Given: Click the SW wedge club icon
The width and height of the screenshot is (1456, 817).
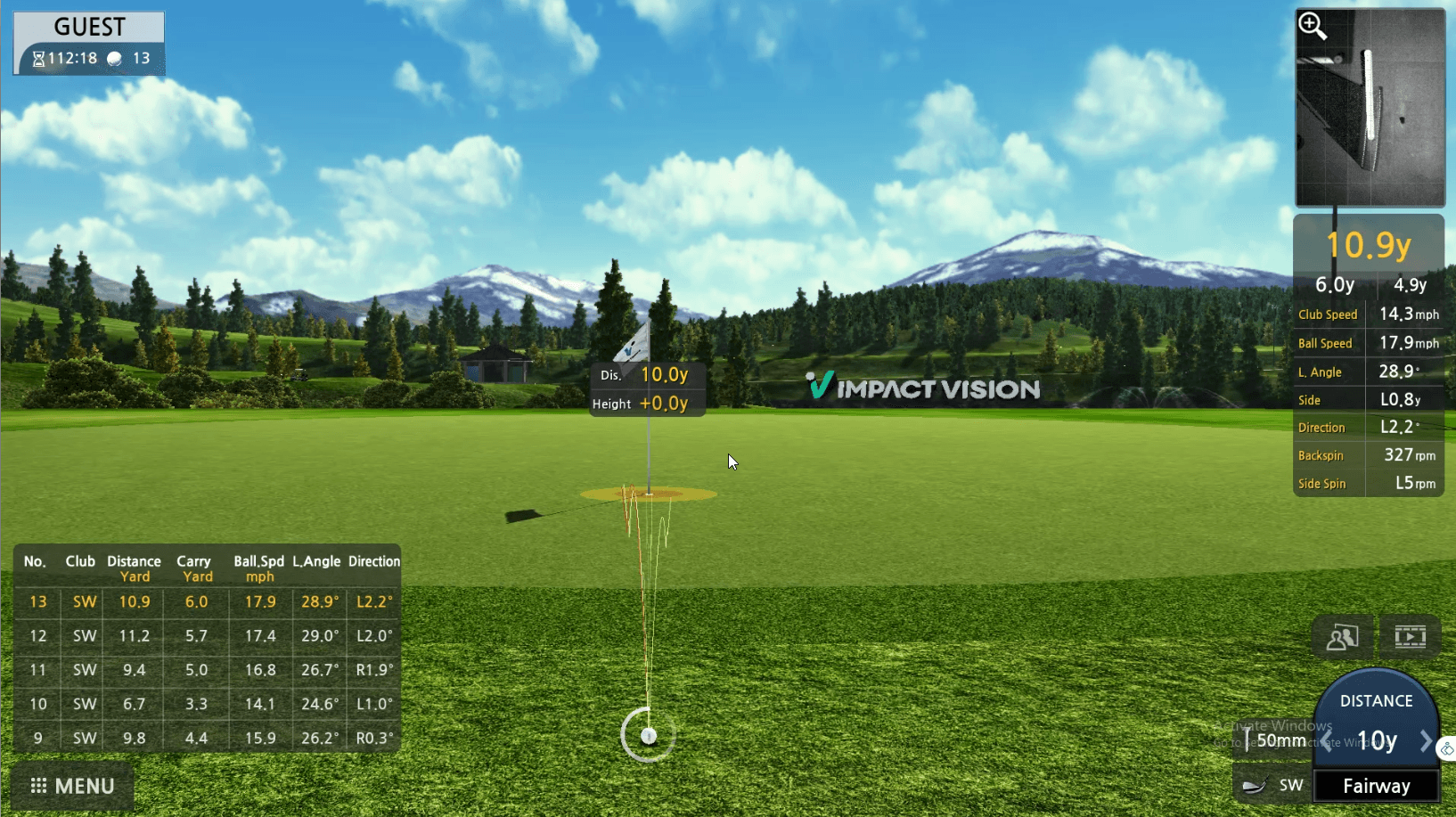Looking at the screenshot, I should (x=1256, y=785).
